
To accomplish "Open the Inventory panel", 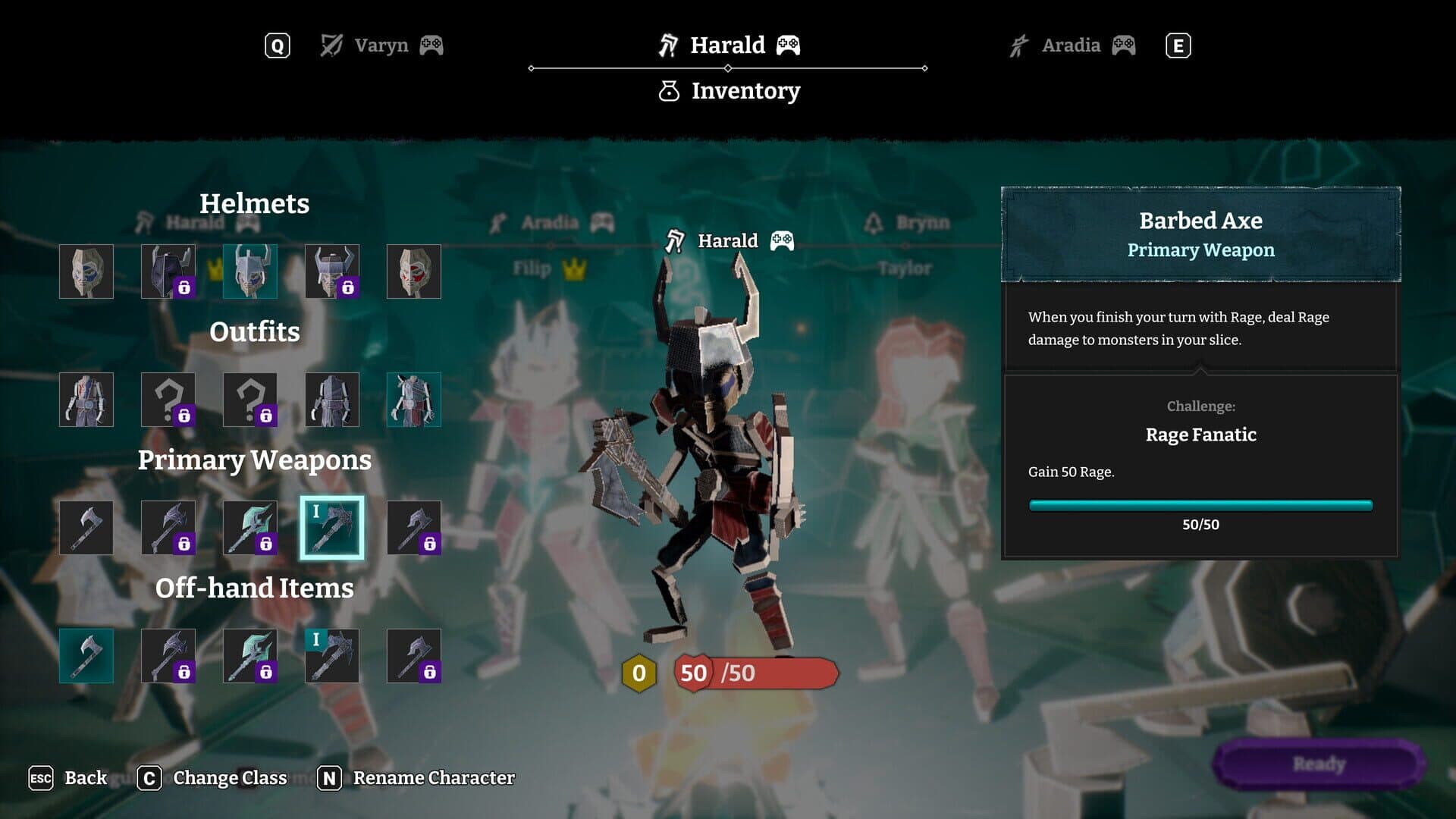I will click(730, 90).
